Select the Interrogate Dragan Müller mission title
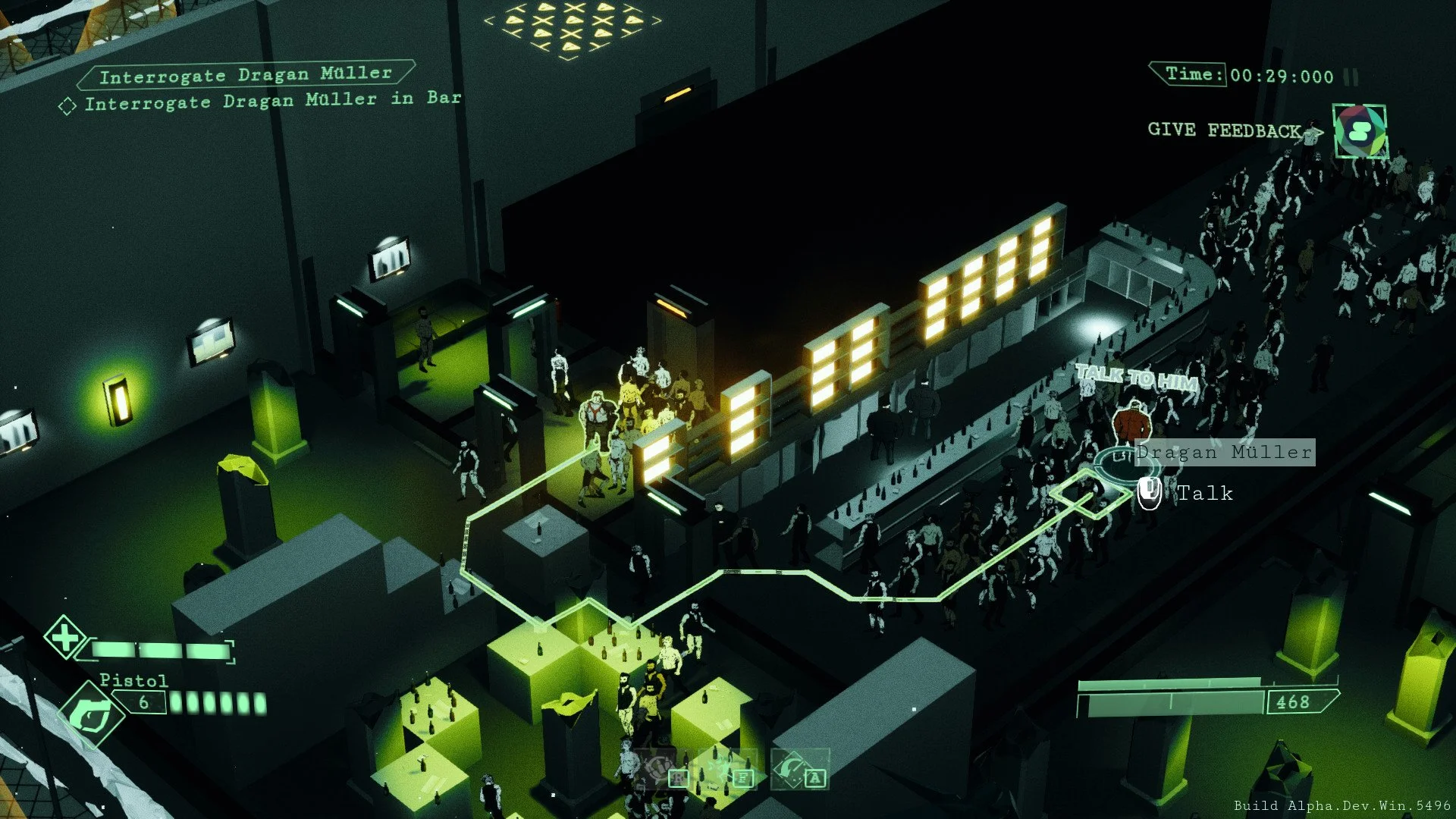The height and width of the screenshot is (819, 1456). 246,74
